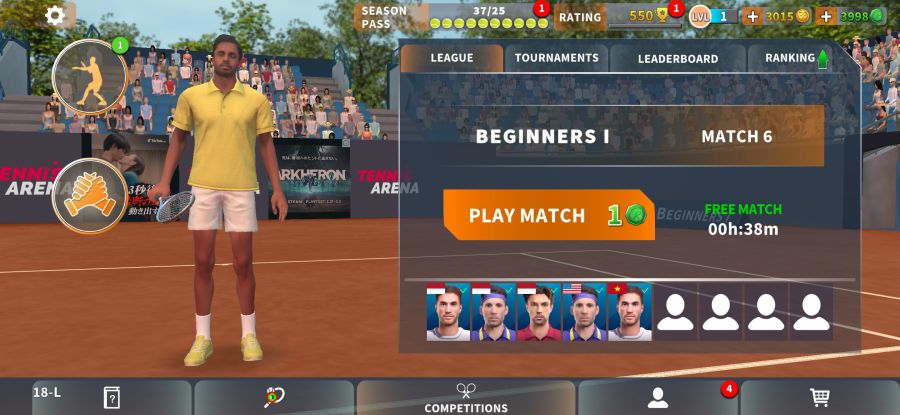Select the League tab

(452, 58)
